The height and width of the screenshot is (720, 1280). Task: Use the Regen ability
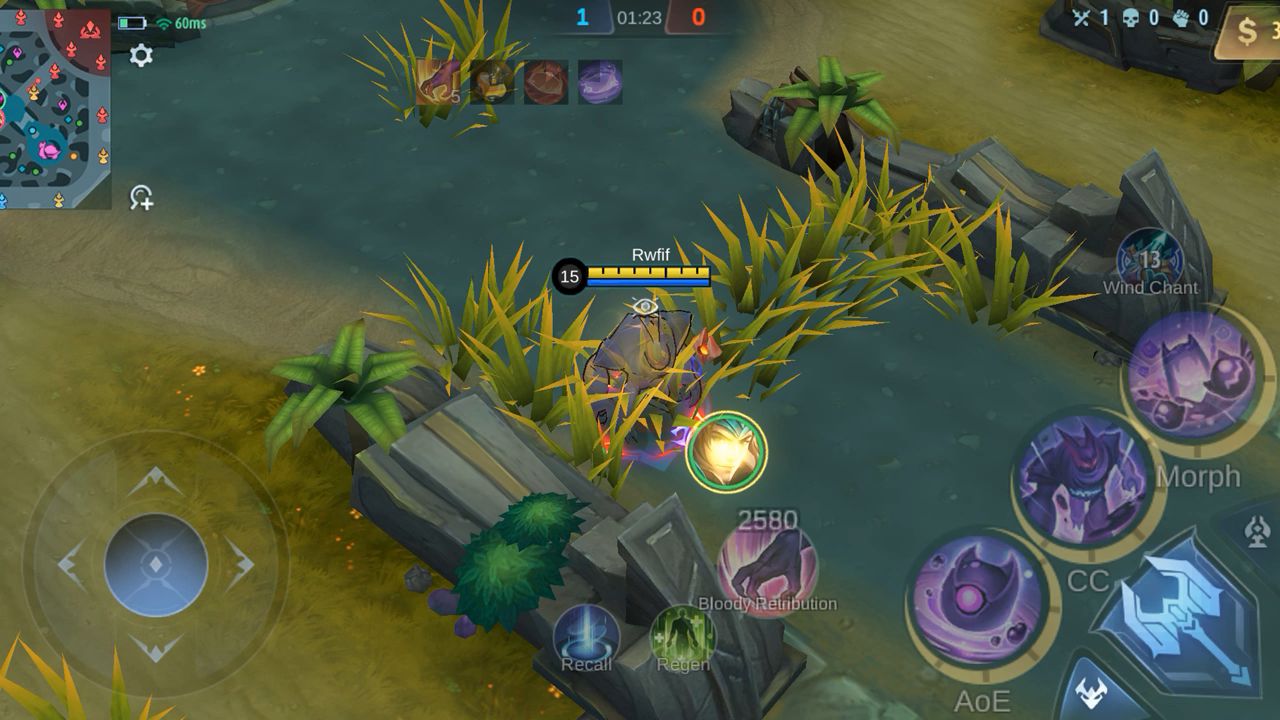(x=682, y=637)
